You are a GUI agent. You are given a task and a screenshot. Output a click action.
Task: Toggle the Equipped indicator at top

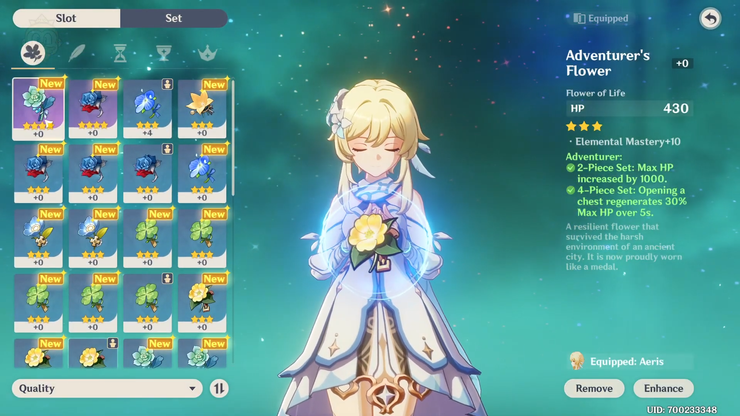(601, 18)
